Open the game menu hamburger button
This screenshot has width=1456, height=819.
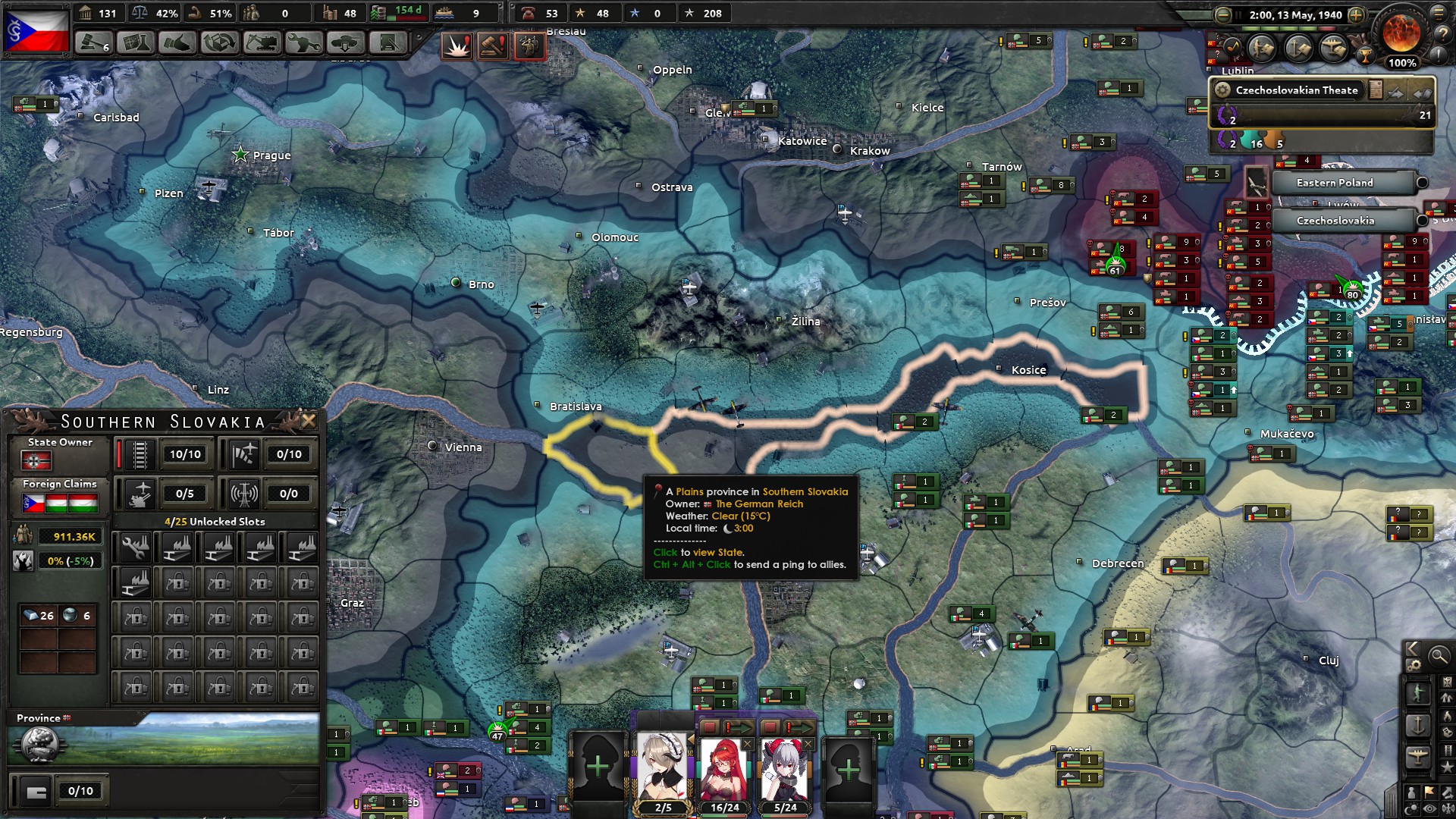tap(1439, 14)
